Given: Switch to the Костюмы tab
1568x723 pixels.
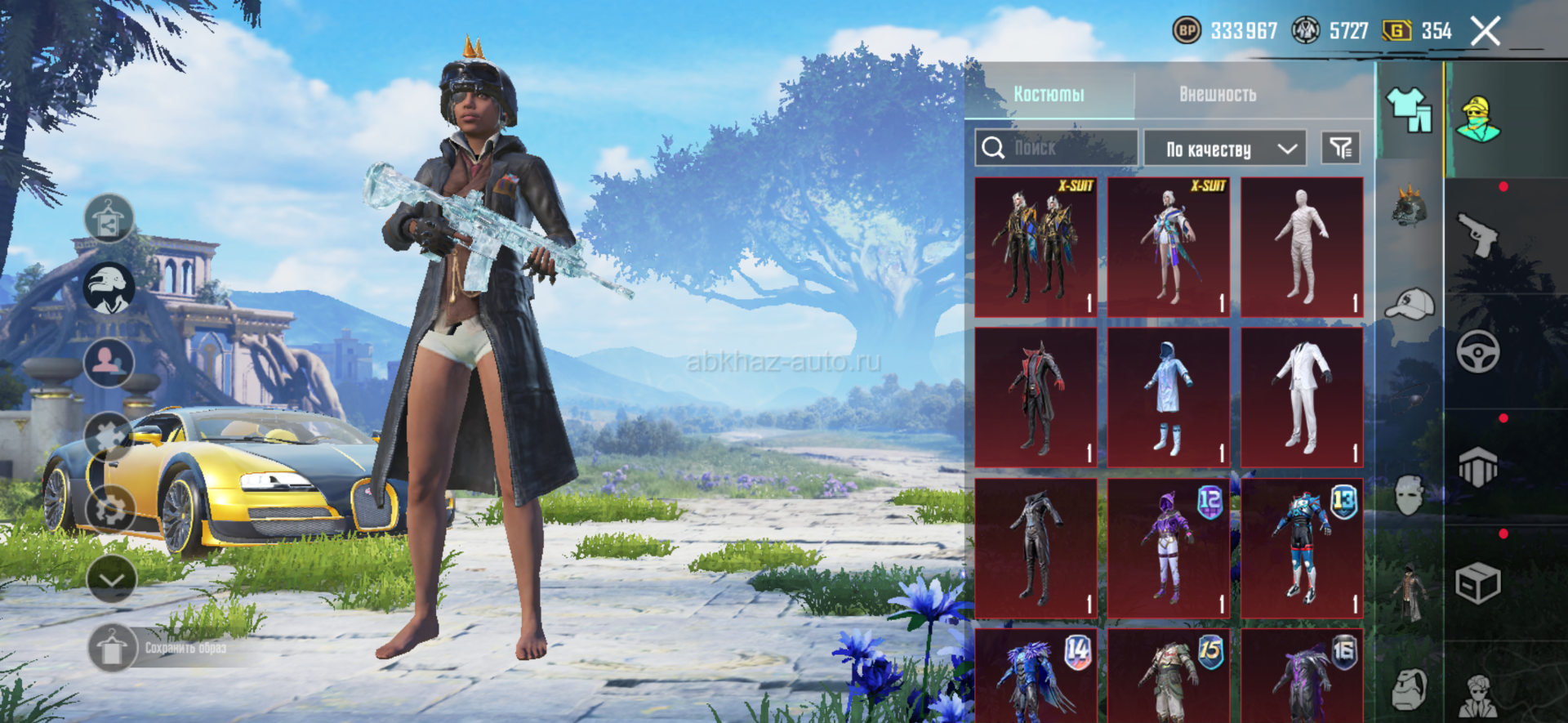Looking at the screenshot, I should (1049, 94).
